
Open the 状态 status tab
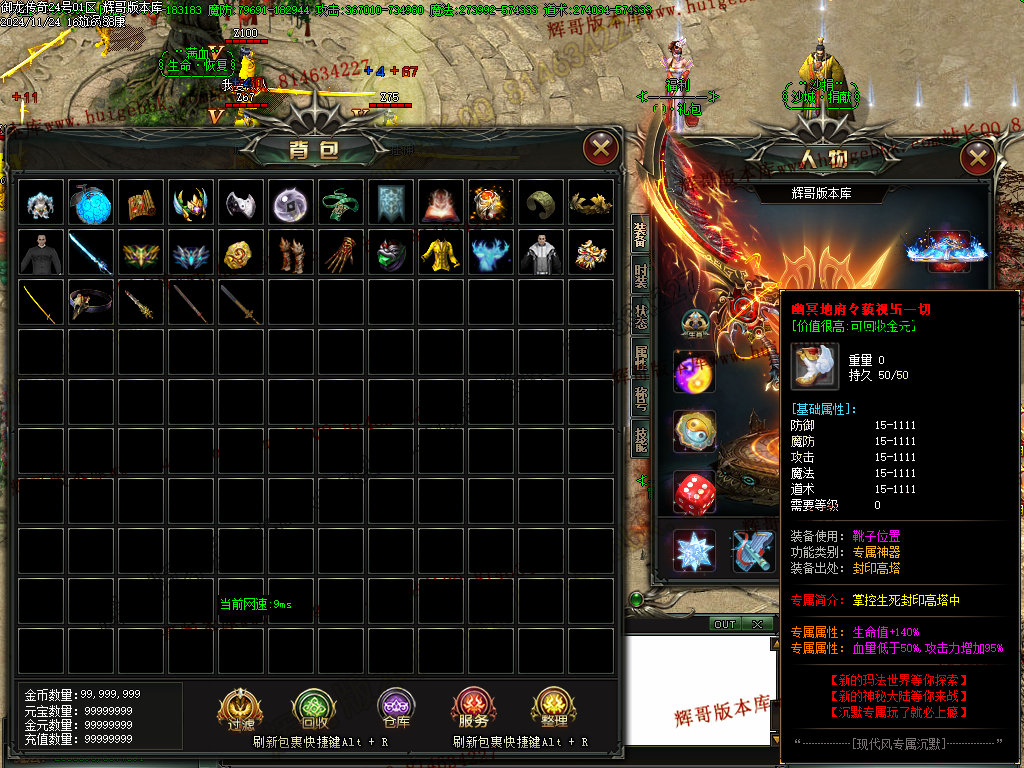[640, 316]
